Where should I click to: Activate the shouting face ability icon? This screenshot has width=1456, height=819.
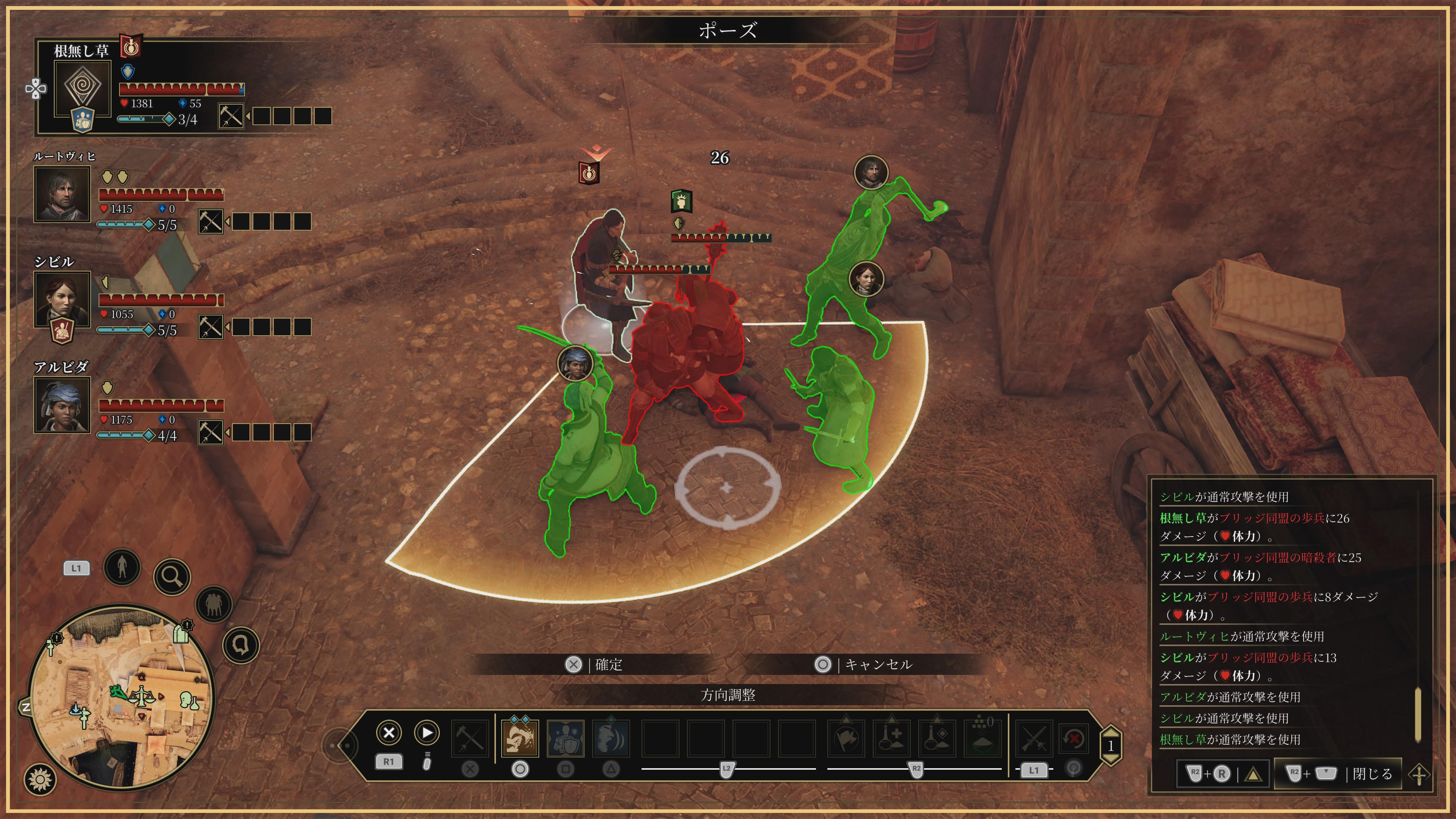pos(611,737)
